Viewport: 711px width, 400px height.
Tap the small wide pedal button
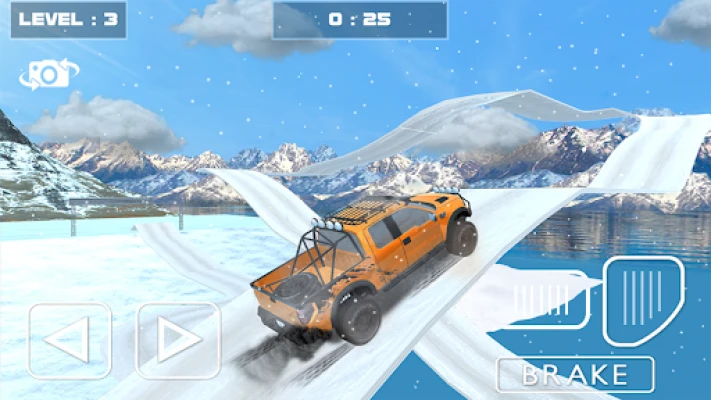tap(545, 298)
